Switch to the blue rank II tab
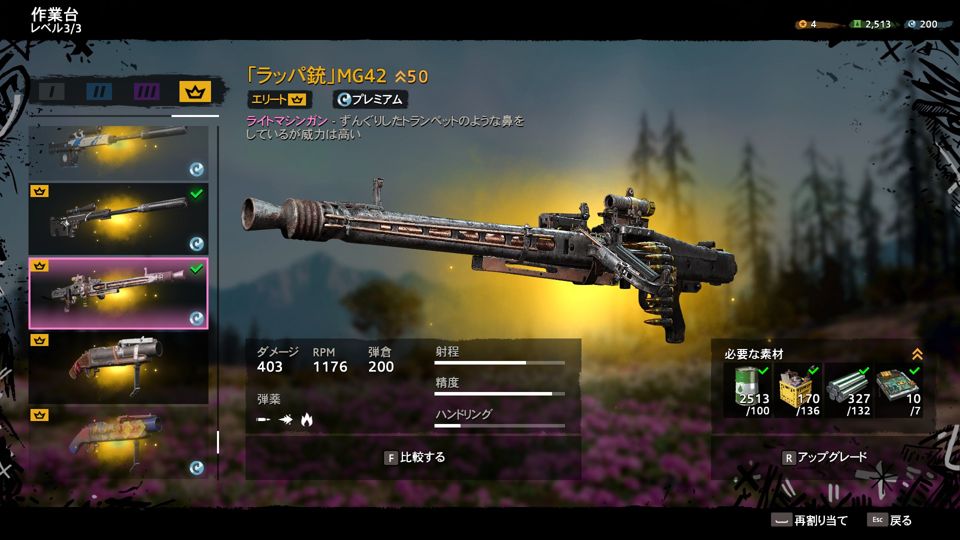 99,92
